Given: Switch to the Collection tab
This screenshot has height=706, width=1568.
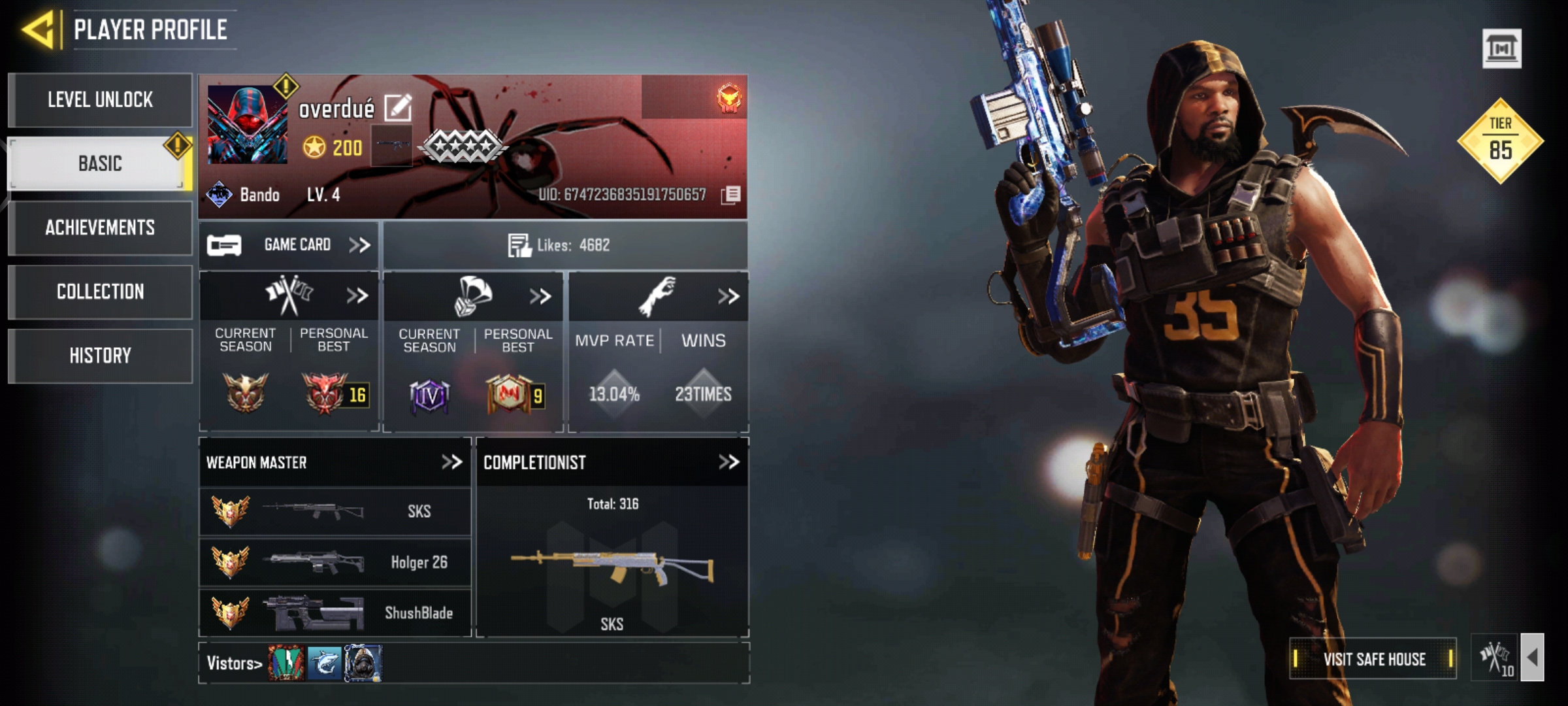Looking at the screenshot, I should click(100, 292).
